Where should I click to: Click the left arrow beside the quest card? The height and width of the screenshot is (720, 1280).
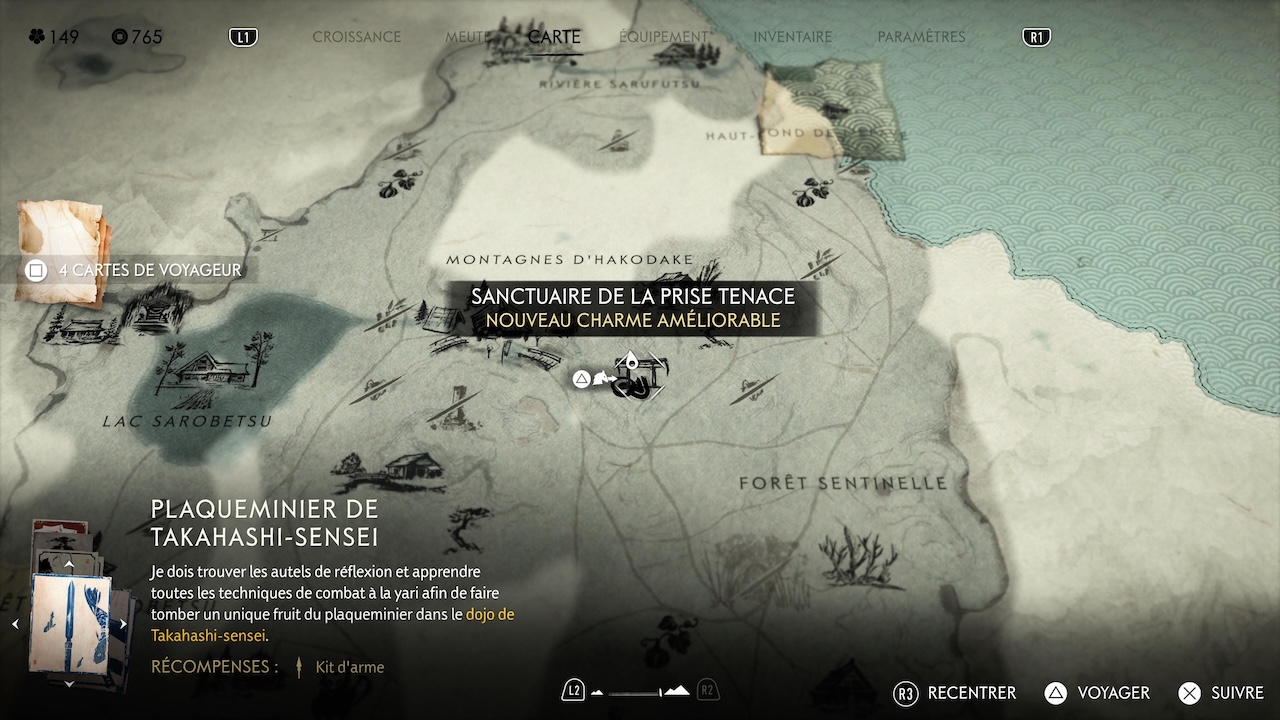(x=15, y=624)
